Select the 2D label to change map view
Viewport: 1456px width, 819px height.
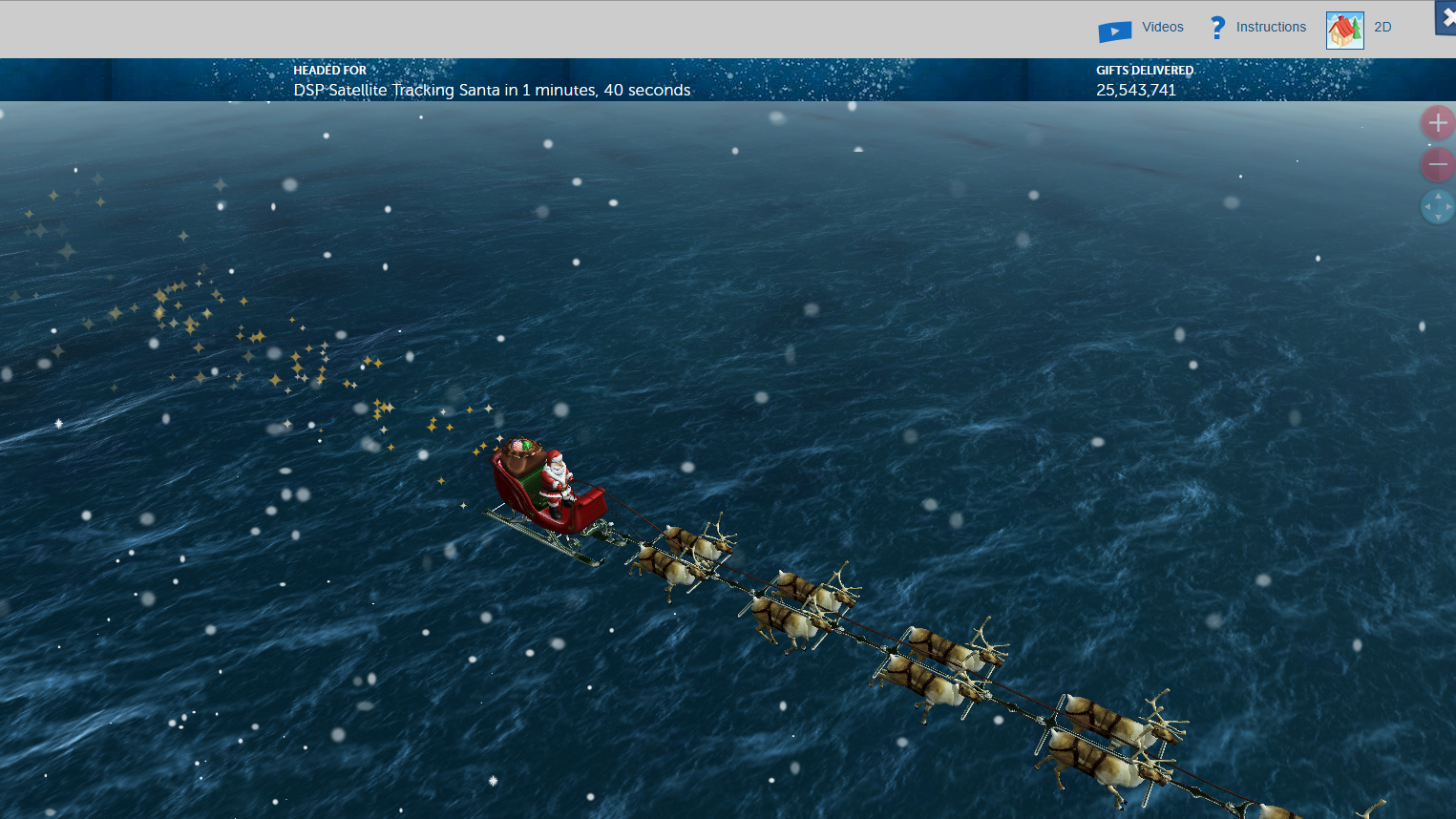(x=1382, y=27)
